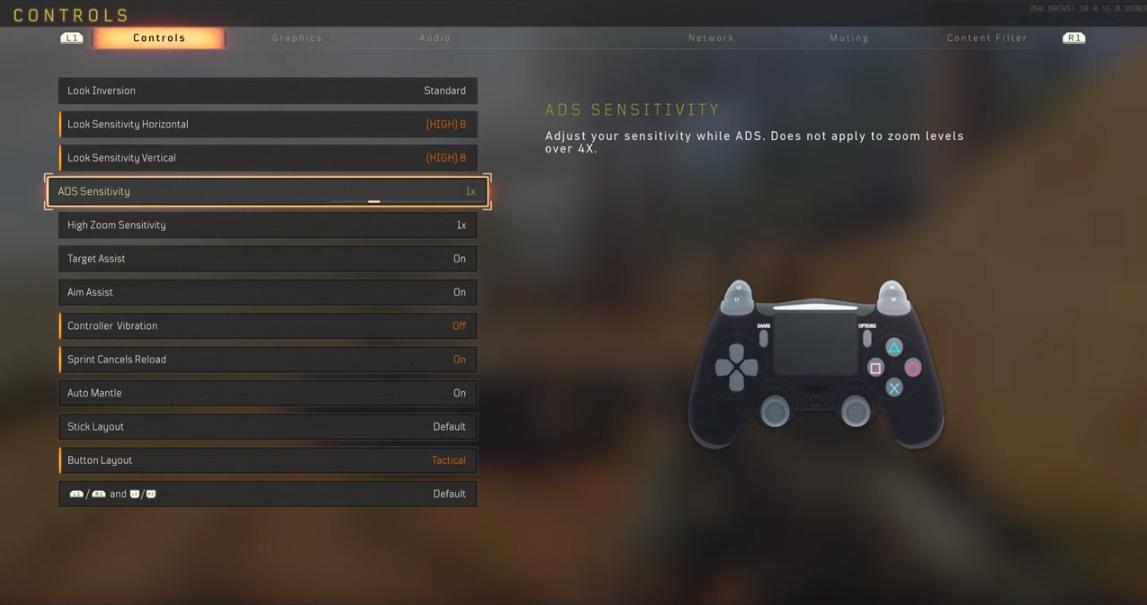
Task: Choose the Look Sensitivity Vertical option
Action: 268,158
